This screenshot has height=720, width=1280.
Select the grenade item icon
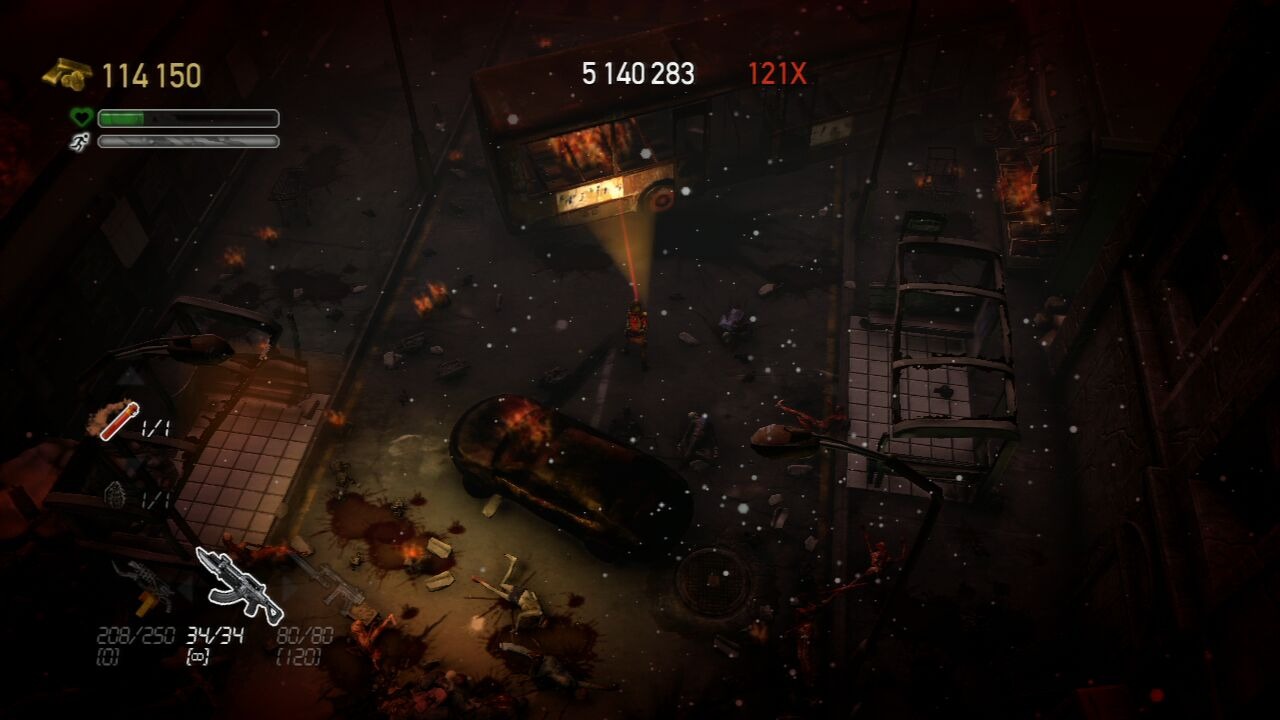[x=116, y=494]
